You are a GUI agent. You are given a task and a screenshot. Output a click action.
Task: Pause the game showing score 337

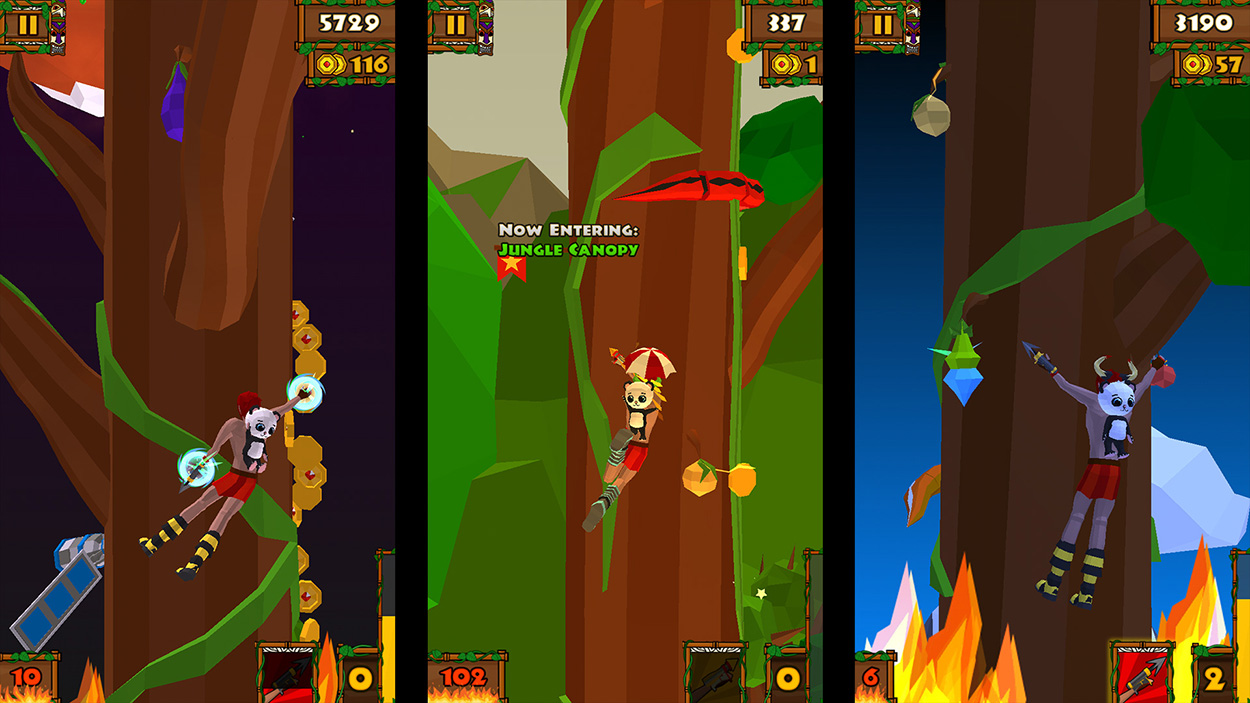tap(455, 24)
